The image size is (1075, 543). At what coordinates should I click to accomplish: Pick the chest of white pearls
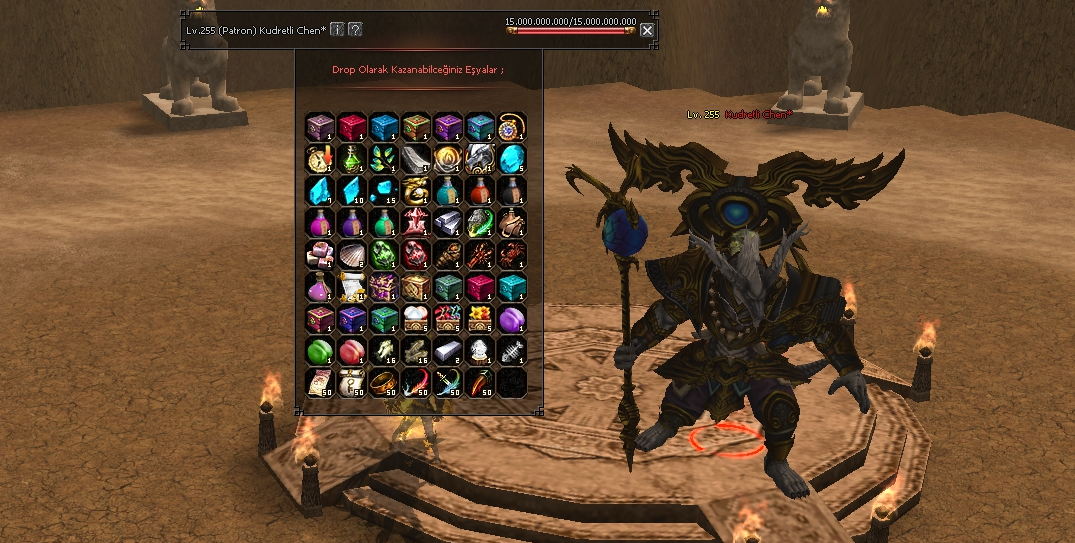[415, 318]
